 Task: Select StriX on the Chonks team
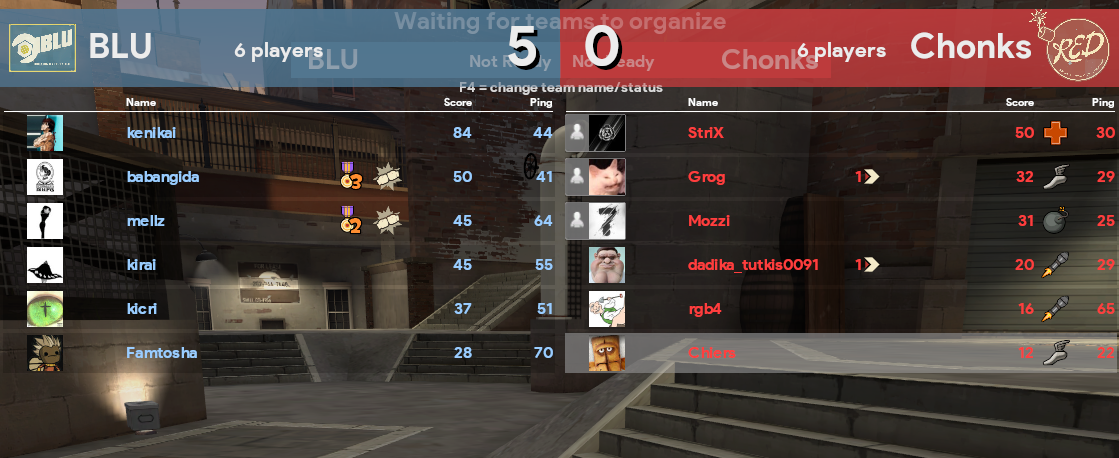pyautogui.click(x=706, y=133)
